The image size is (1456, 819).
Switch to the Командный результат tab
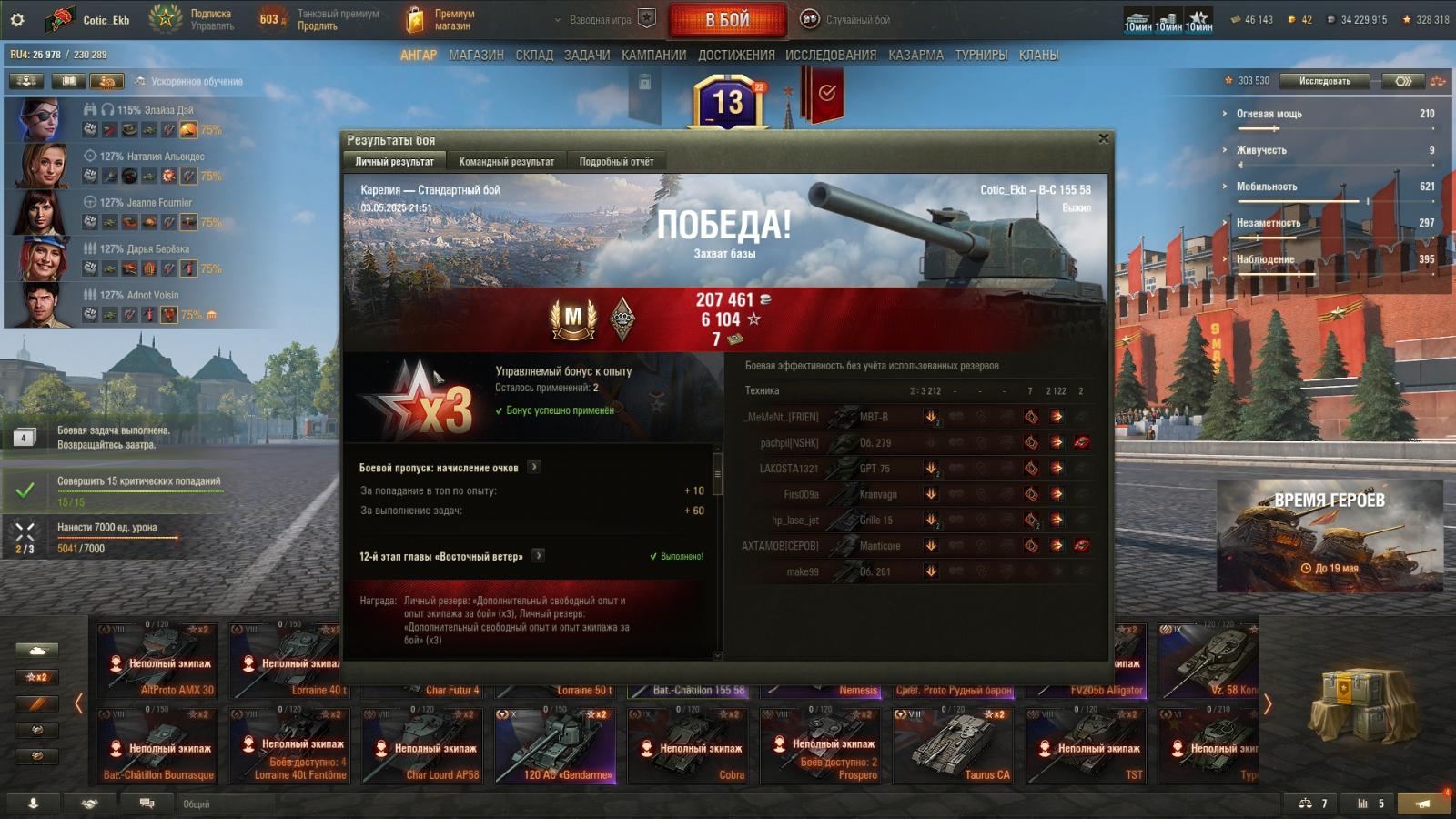(506, 162)
